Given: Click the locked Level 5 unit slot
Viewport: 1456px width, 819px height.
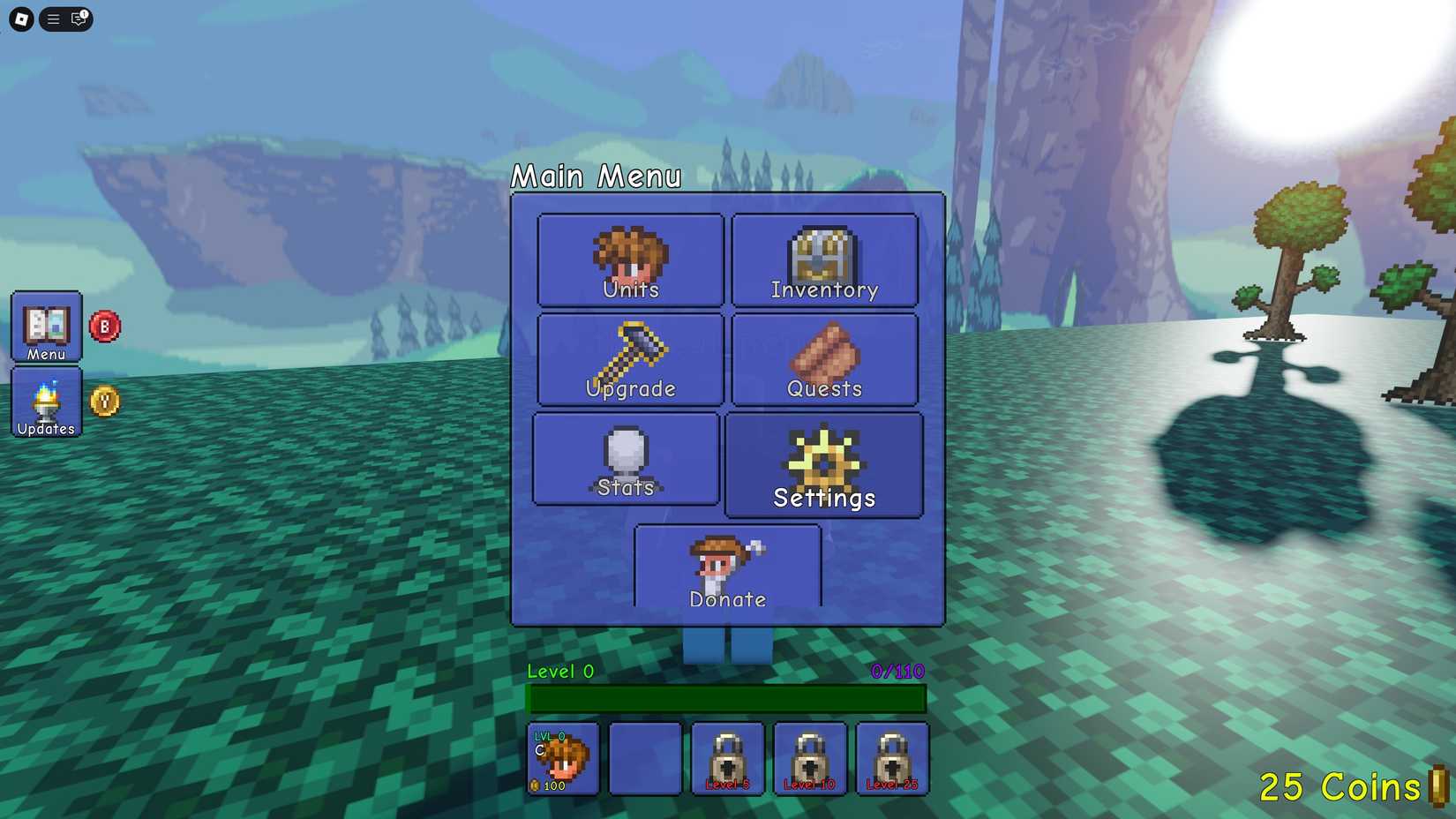Looking at the screenshot, I should point(727,759).
